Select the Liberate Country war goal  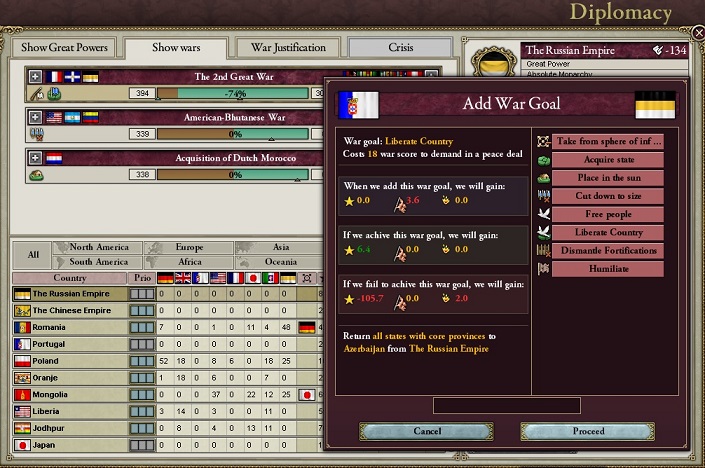click(607, 232)
